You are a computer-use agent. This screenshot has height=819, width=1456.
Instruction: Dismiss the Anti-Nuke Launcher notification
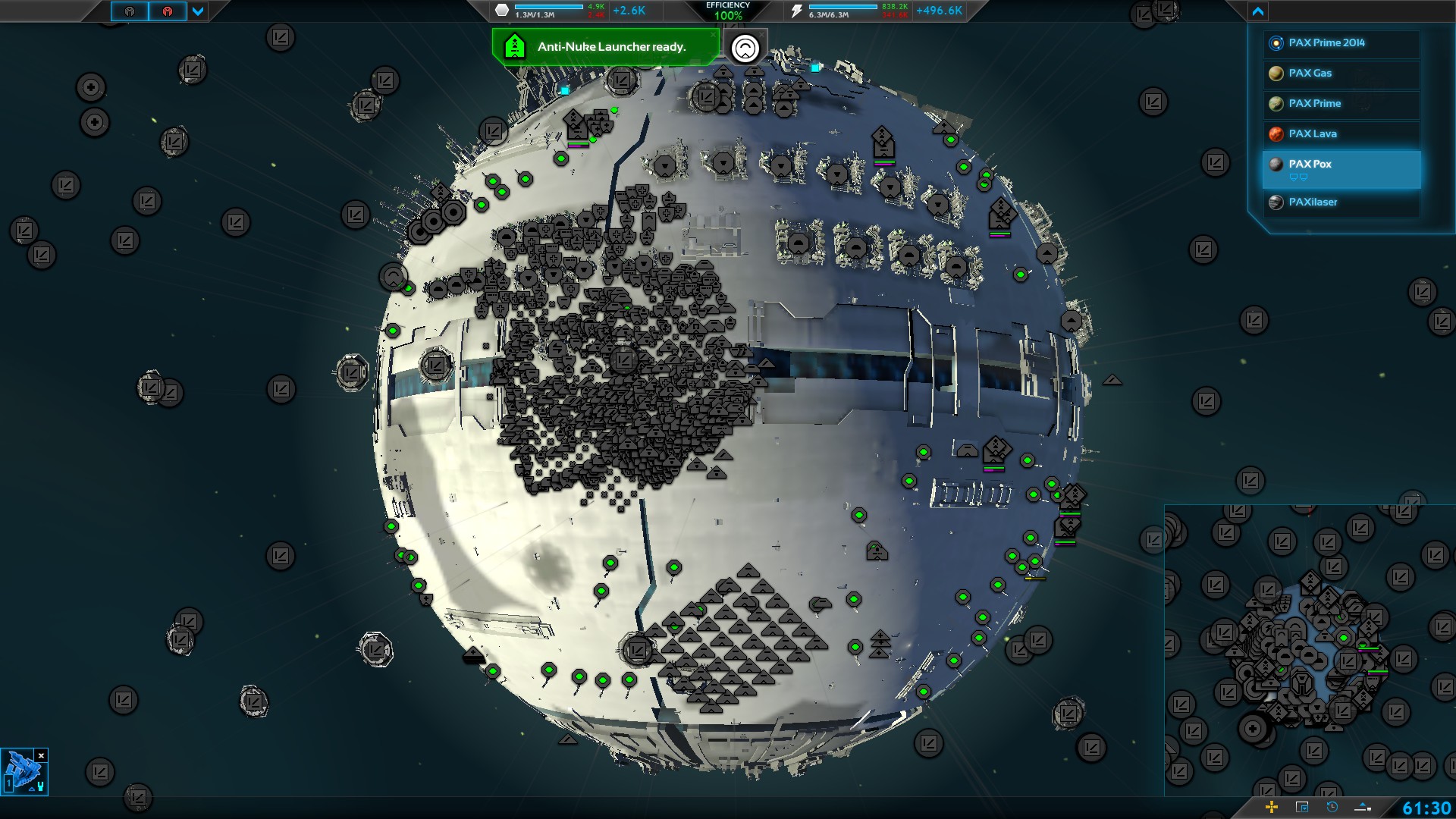point(713,34)
